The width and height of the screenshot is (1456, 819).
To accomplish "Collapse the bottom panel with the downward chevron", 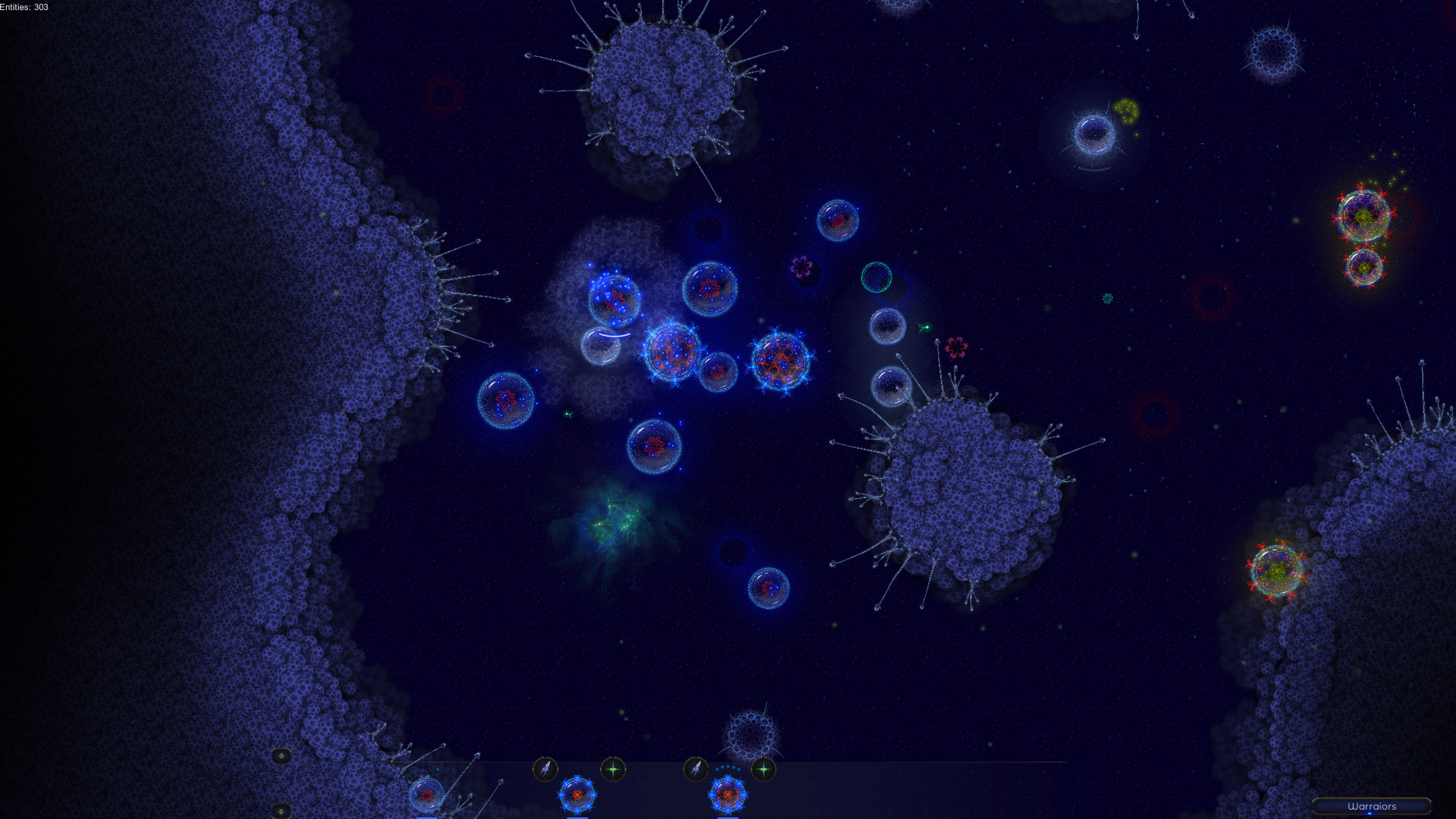I will pyautogui.click(x=282, y=811).
